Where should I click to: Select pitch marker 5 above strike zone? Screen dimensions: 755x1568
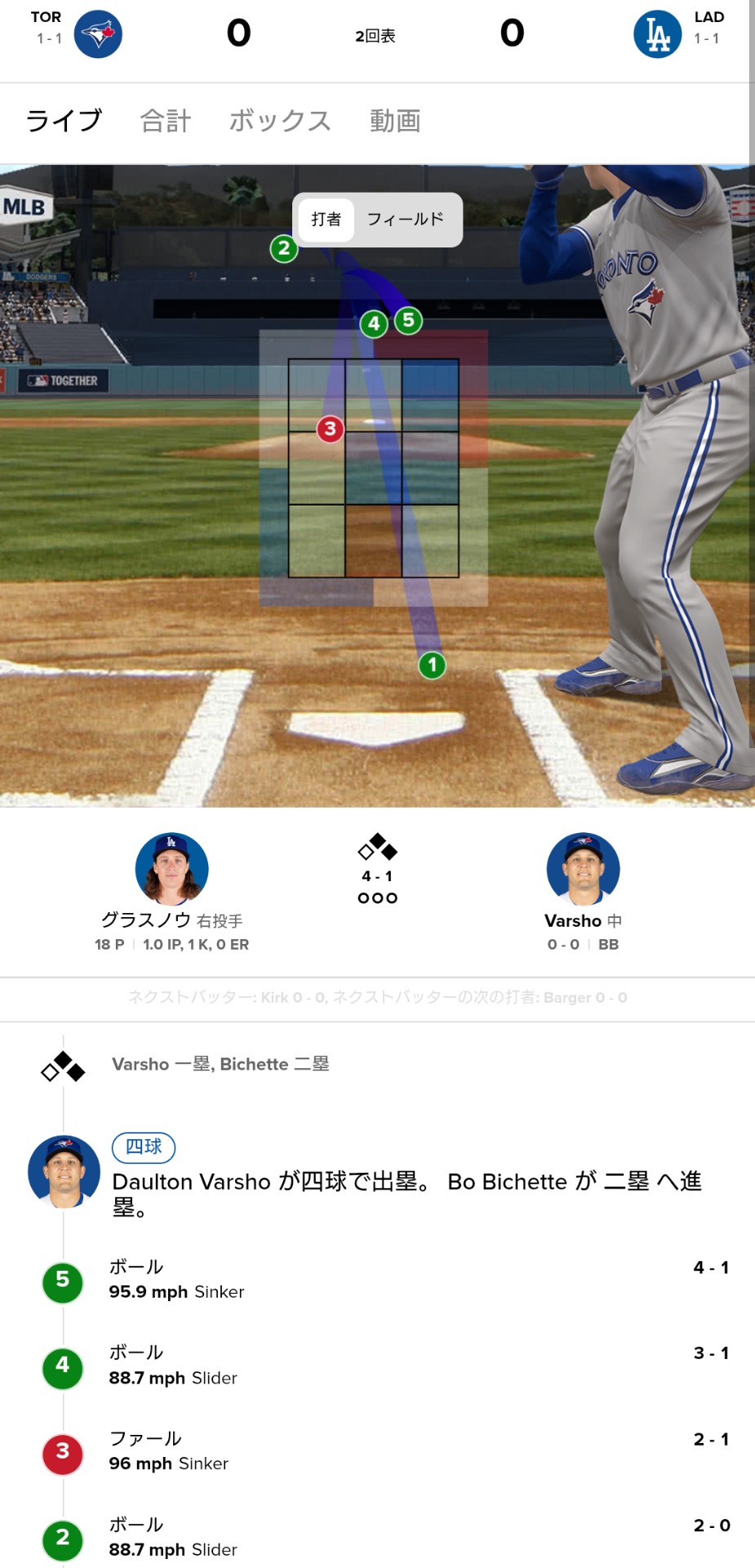coord(409,320)
